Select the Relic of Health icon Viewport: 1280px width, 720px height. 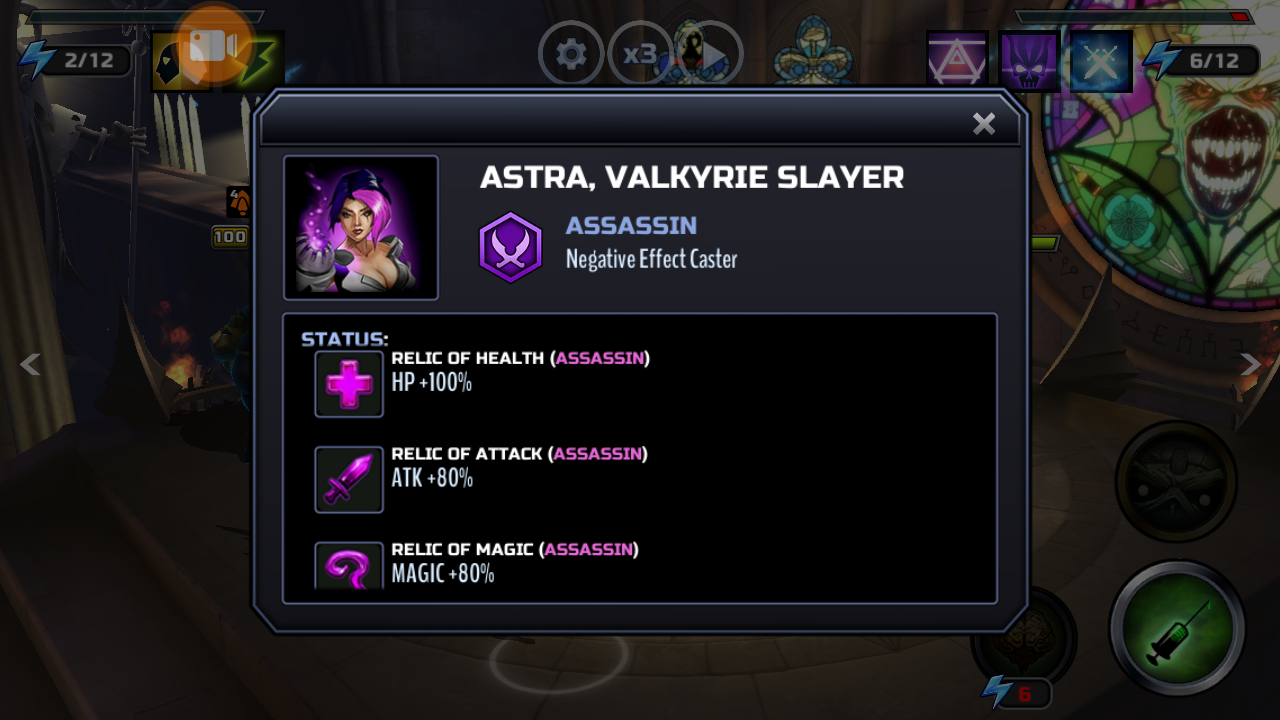click(x=349, y=383)
